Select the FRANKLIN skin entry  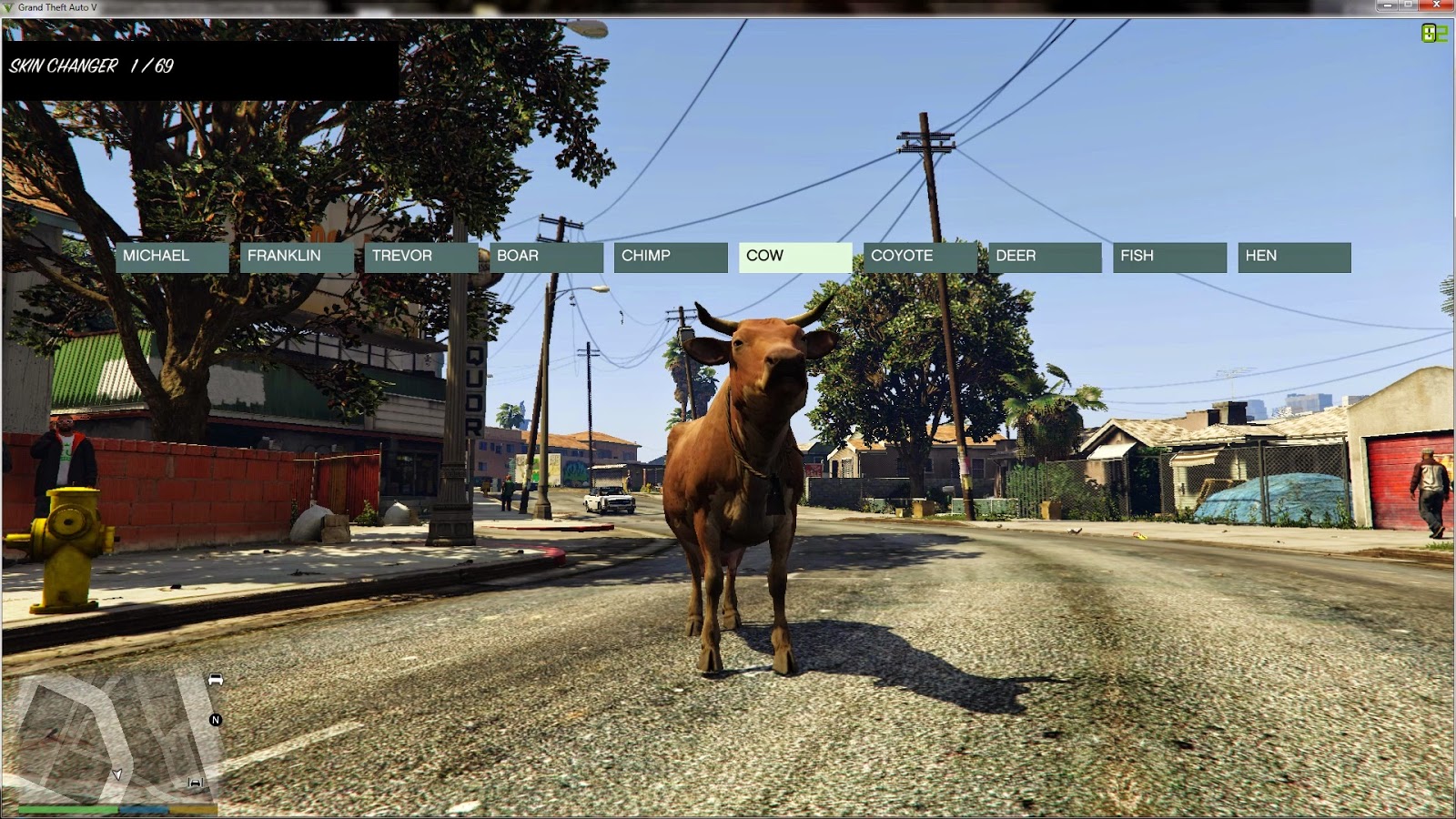[x=295, y=256]
